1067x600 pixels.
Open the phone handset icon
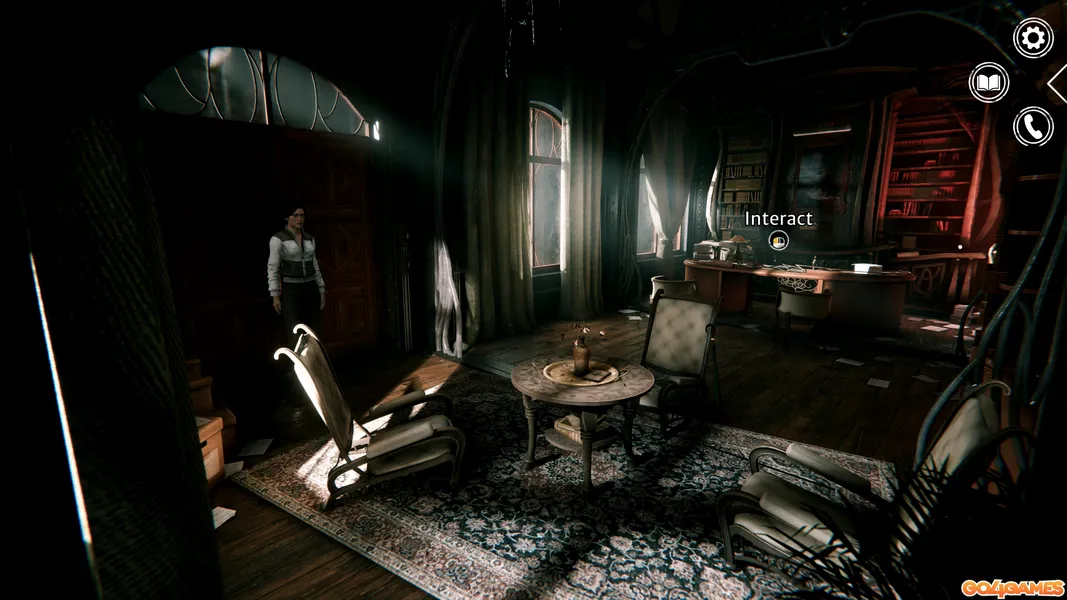(1033, 127)
